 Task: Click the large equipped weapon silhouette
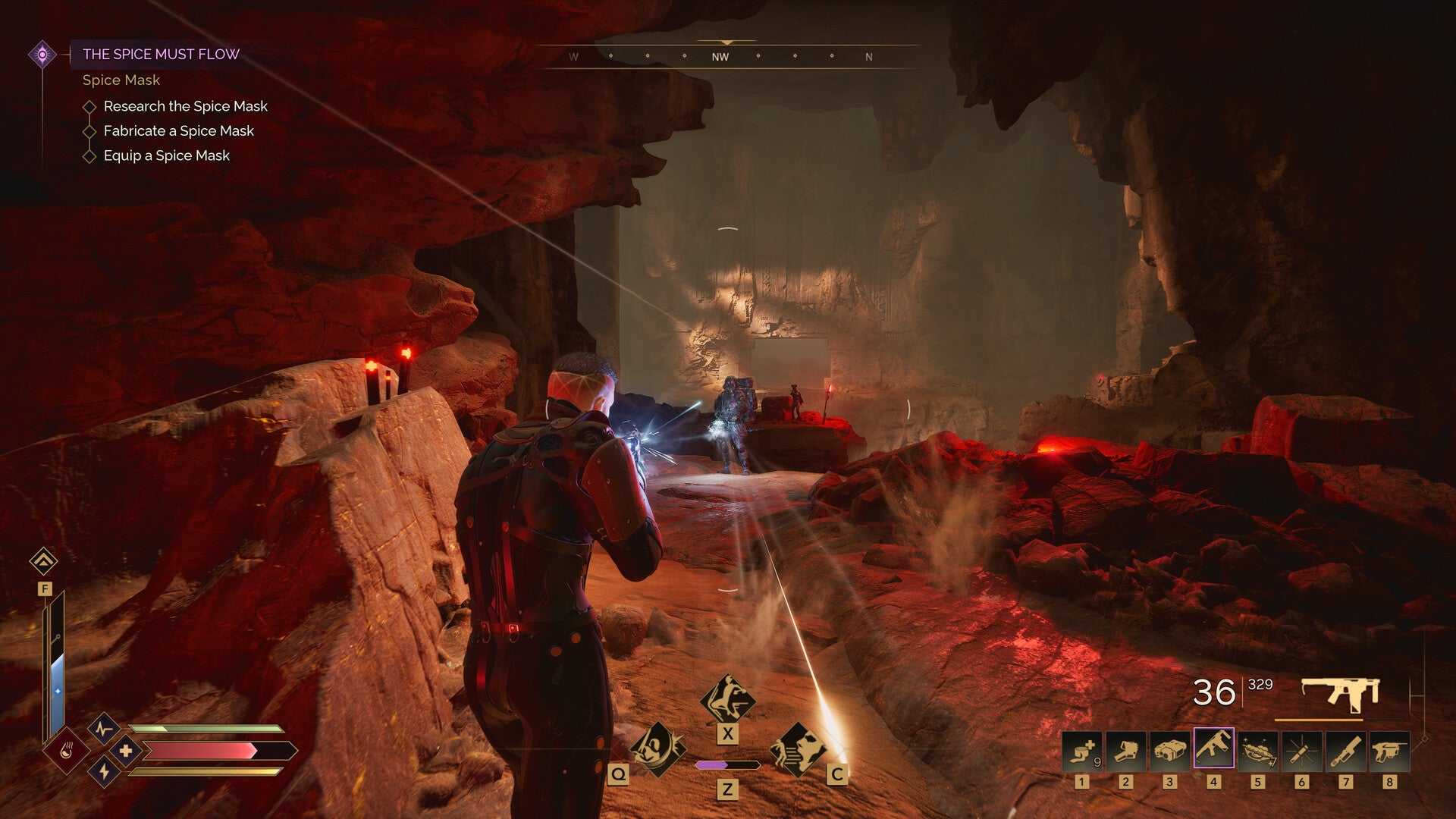click(x=1340, y=693)
